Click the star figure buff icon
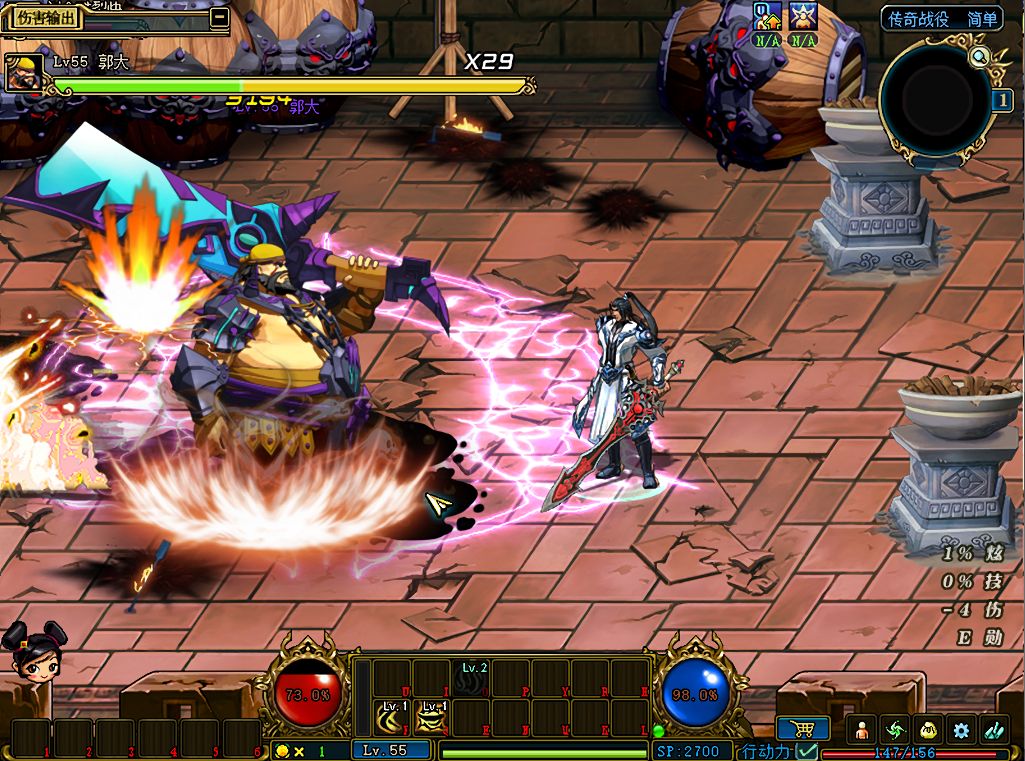The image size is (1025, 761). [803, 16]
